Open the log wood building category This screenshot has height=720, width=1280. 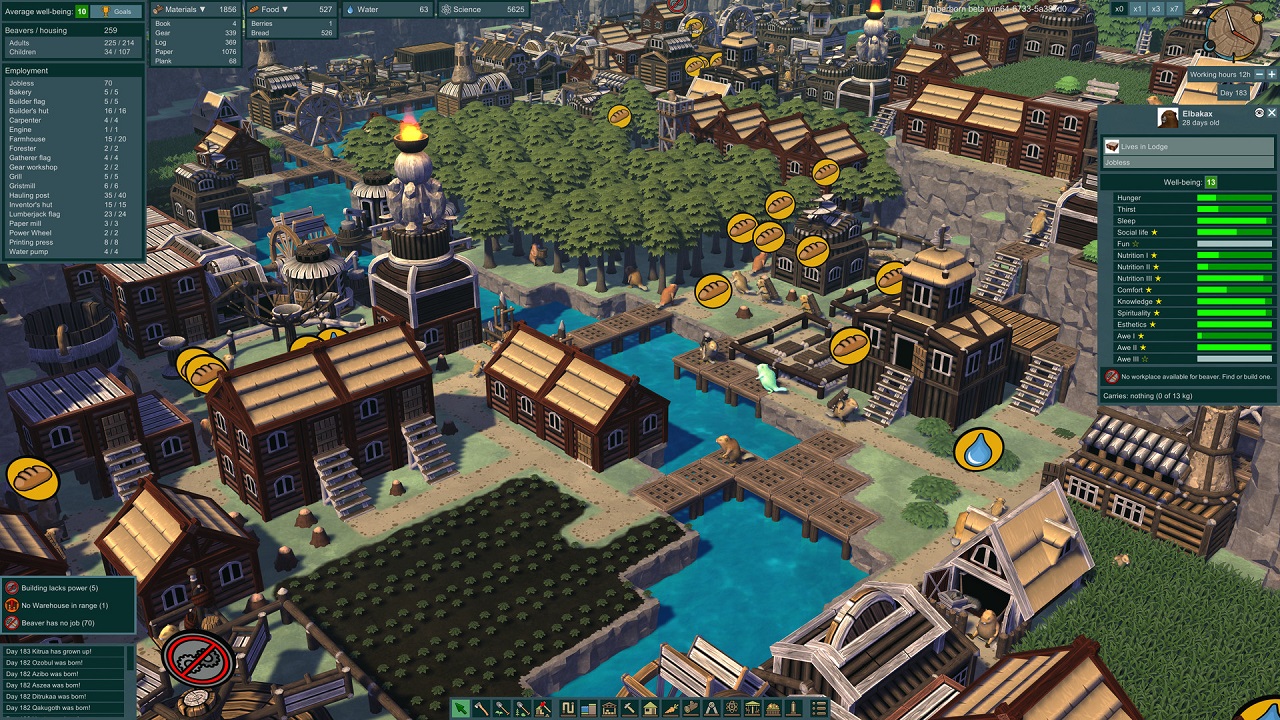(691, 709)
